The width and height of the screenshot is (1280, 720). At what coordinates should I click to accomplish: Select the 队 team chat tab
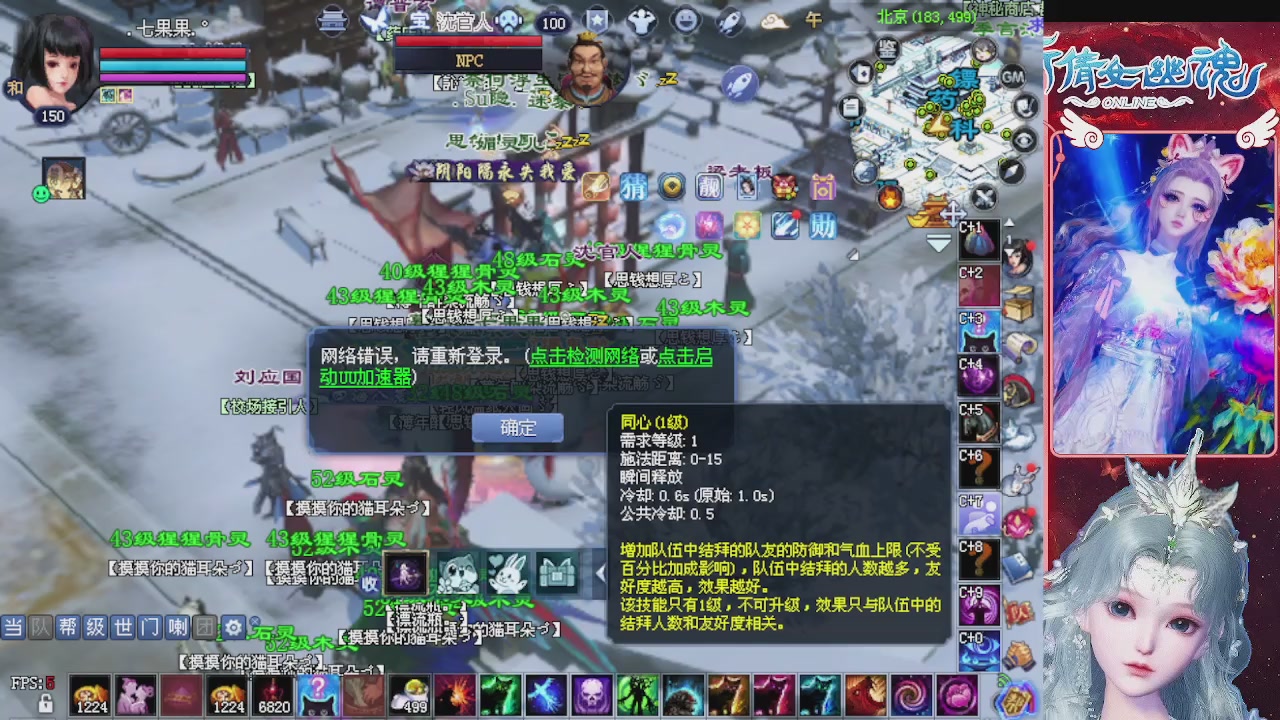pos(40,627)
